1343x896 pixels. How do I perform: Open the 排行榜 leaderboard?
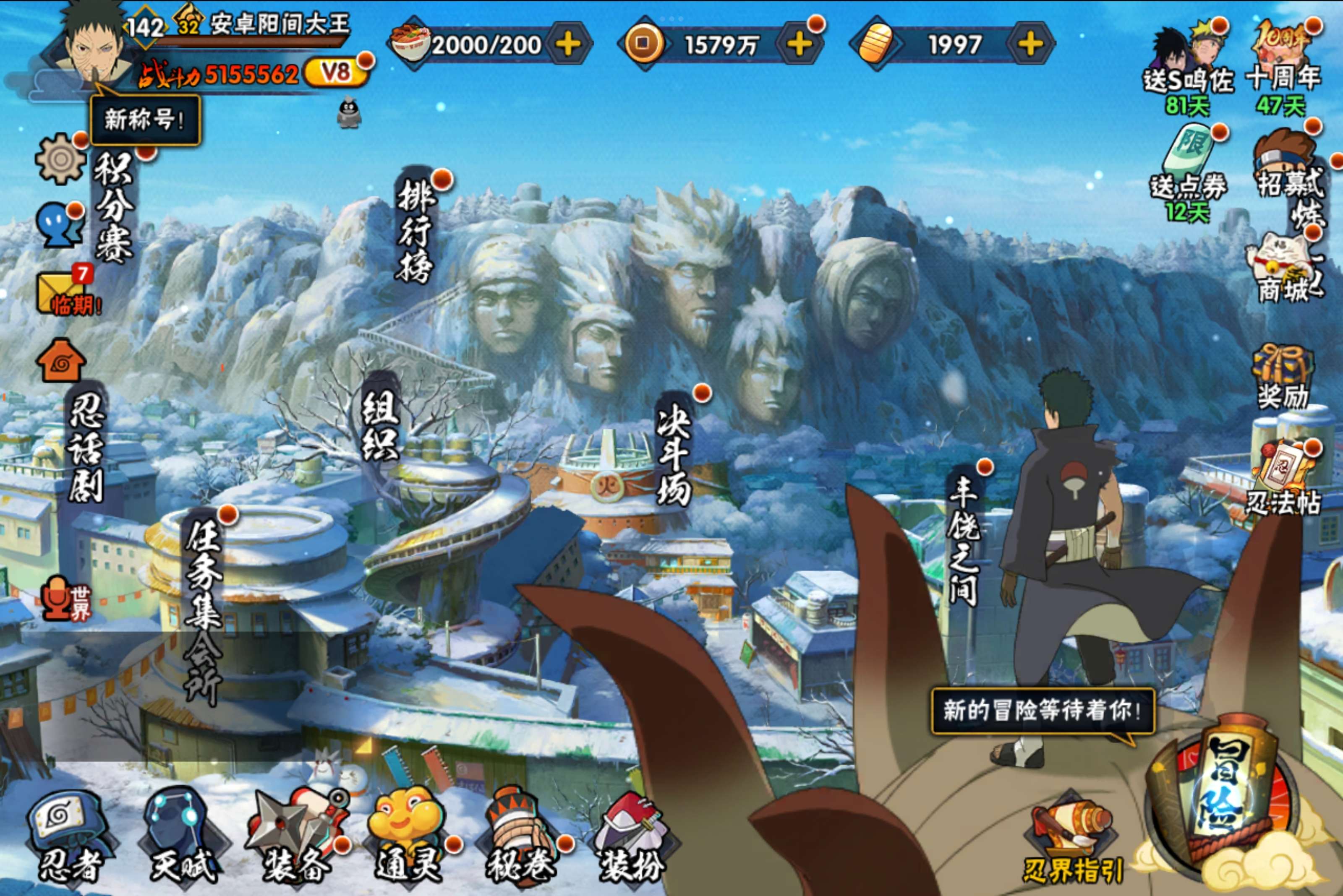(x=415, y=232)
